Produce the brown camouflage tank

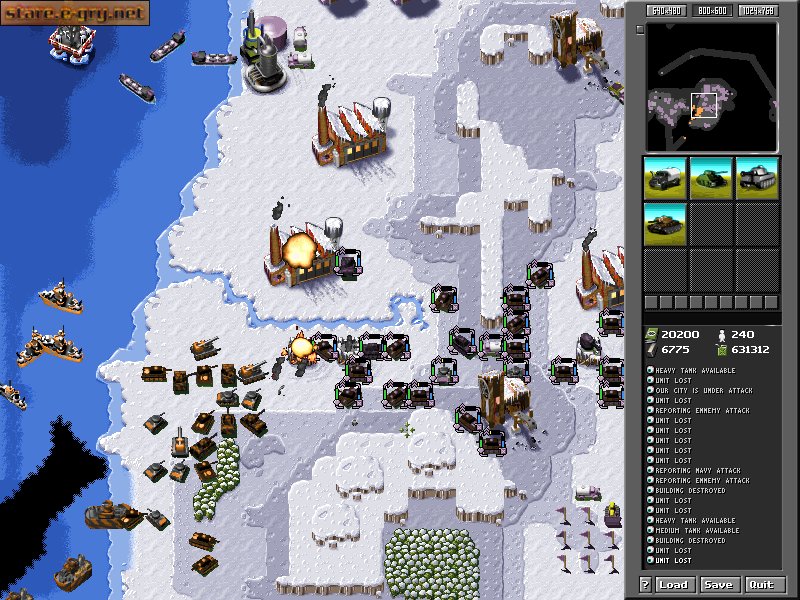coord(664,223)
